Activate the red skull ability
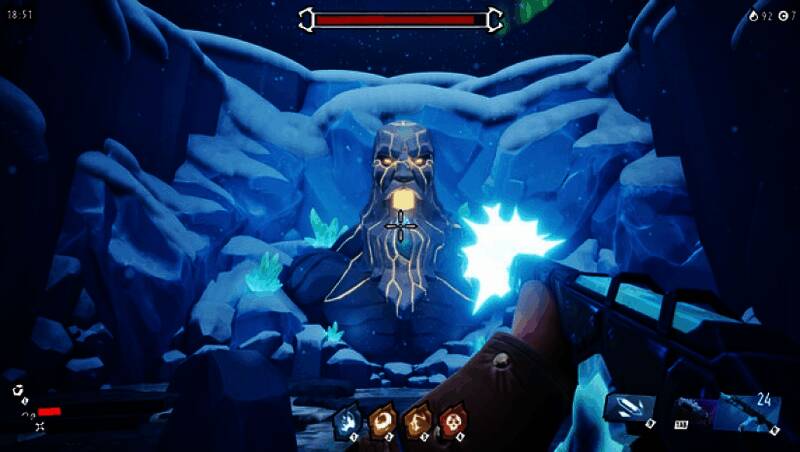Image resolution: width=800 pixels, height=452 pixels. (453, 421)
